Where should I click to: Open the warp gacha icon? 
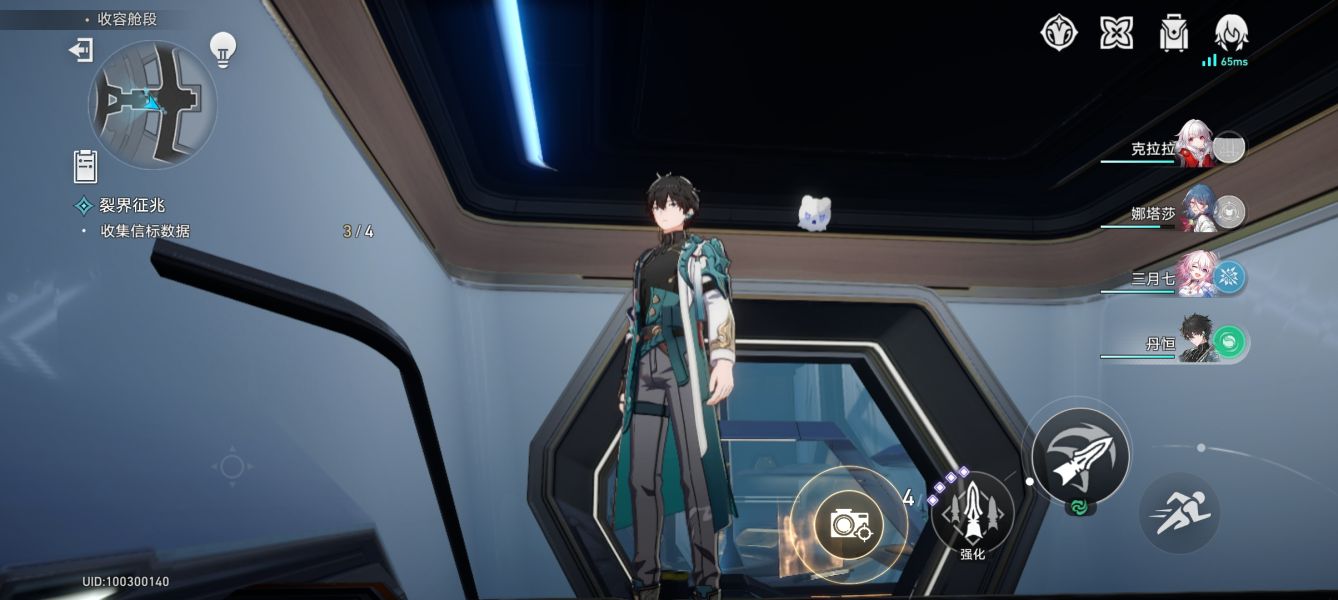[1058, 32]
